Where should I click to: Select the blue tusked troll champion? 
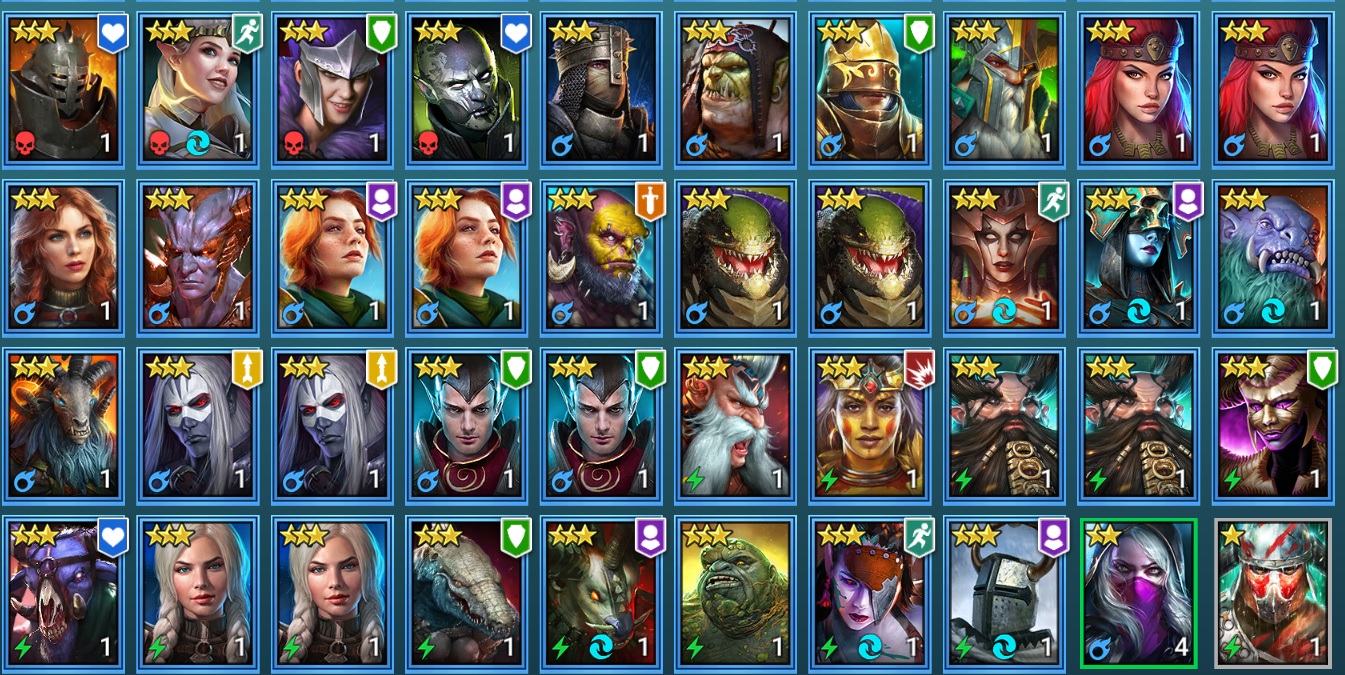click(x=1271, y=257)
